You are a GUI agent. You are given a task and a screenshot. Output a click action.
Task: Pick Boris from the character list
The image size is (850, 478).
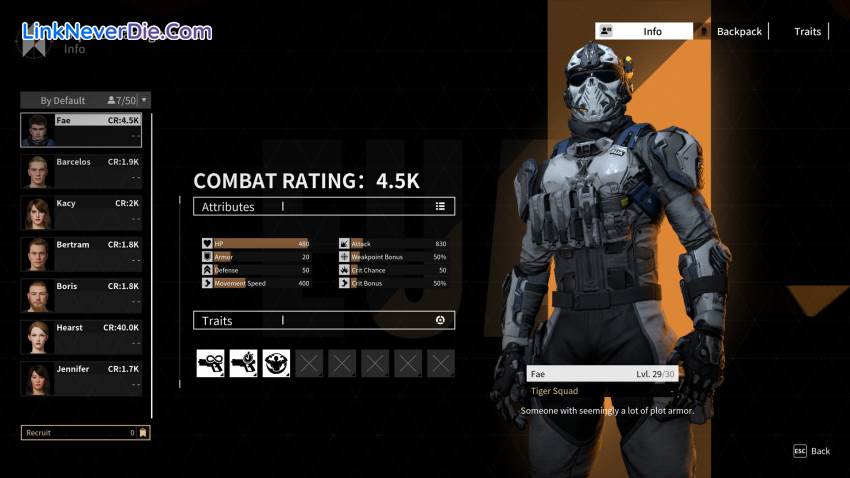[x=81, y=296]
